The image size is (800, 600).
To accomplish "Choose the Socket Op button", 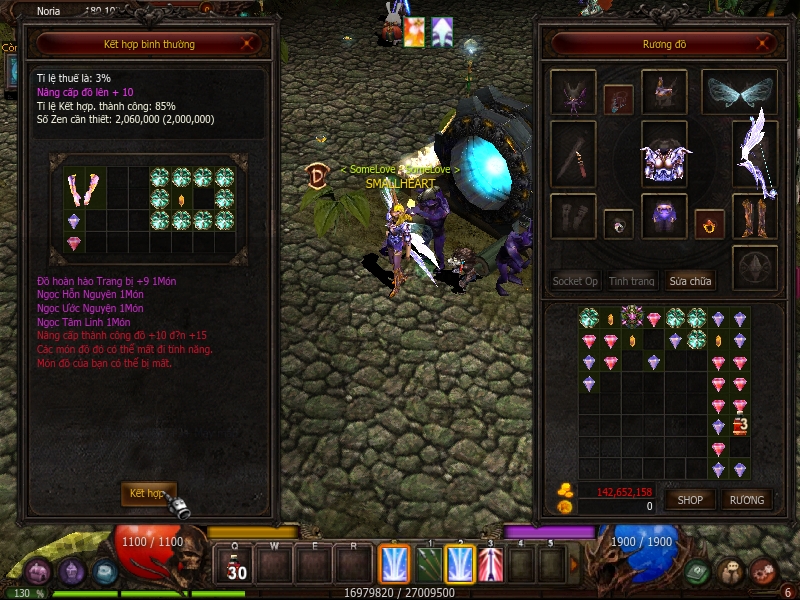I will [x=576, y=281].
